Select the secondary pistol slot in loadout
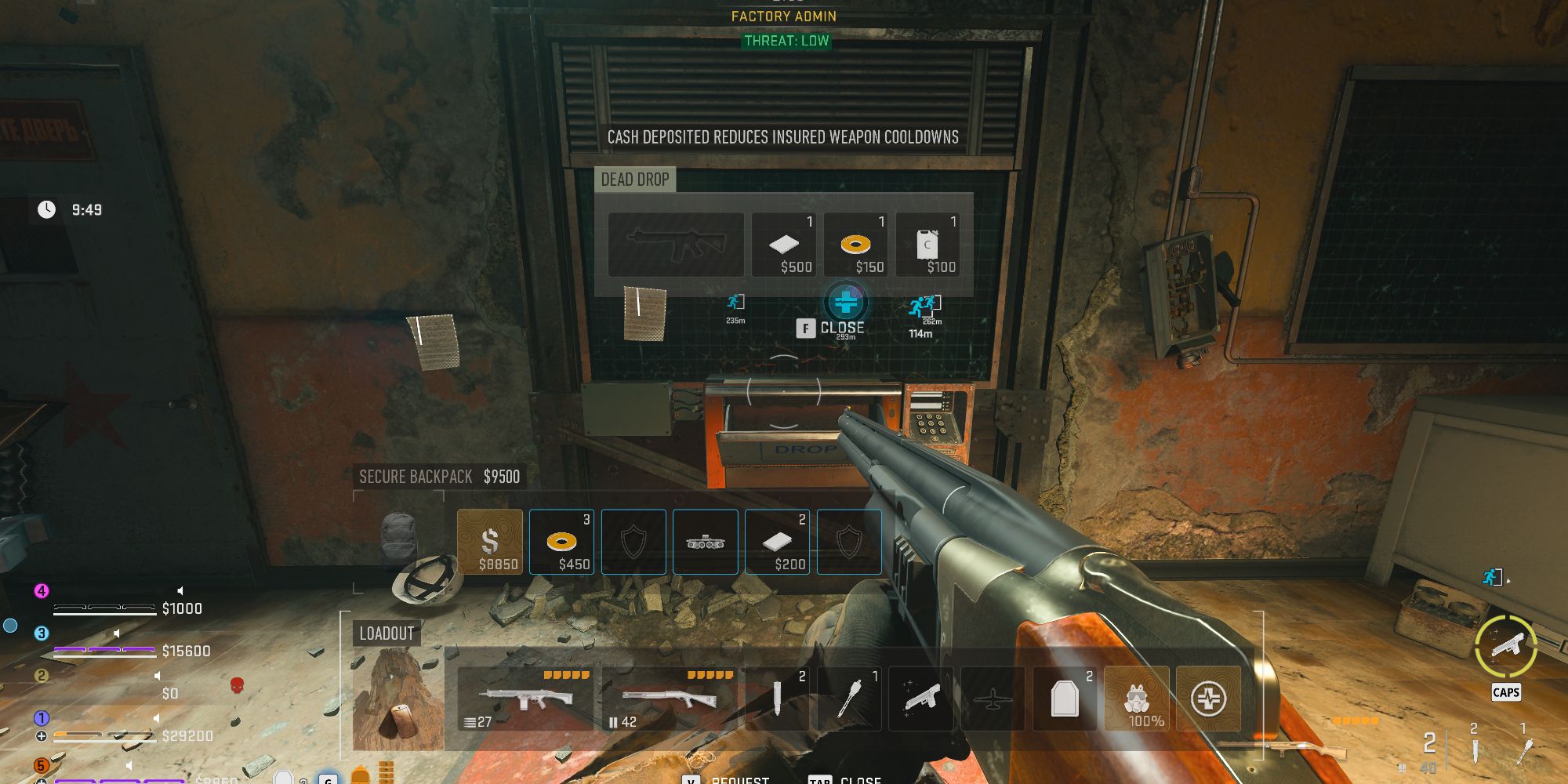 point(921,699)
